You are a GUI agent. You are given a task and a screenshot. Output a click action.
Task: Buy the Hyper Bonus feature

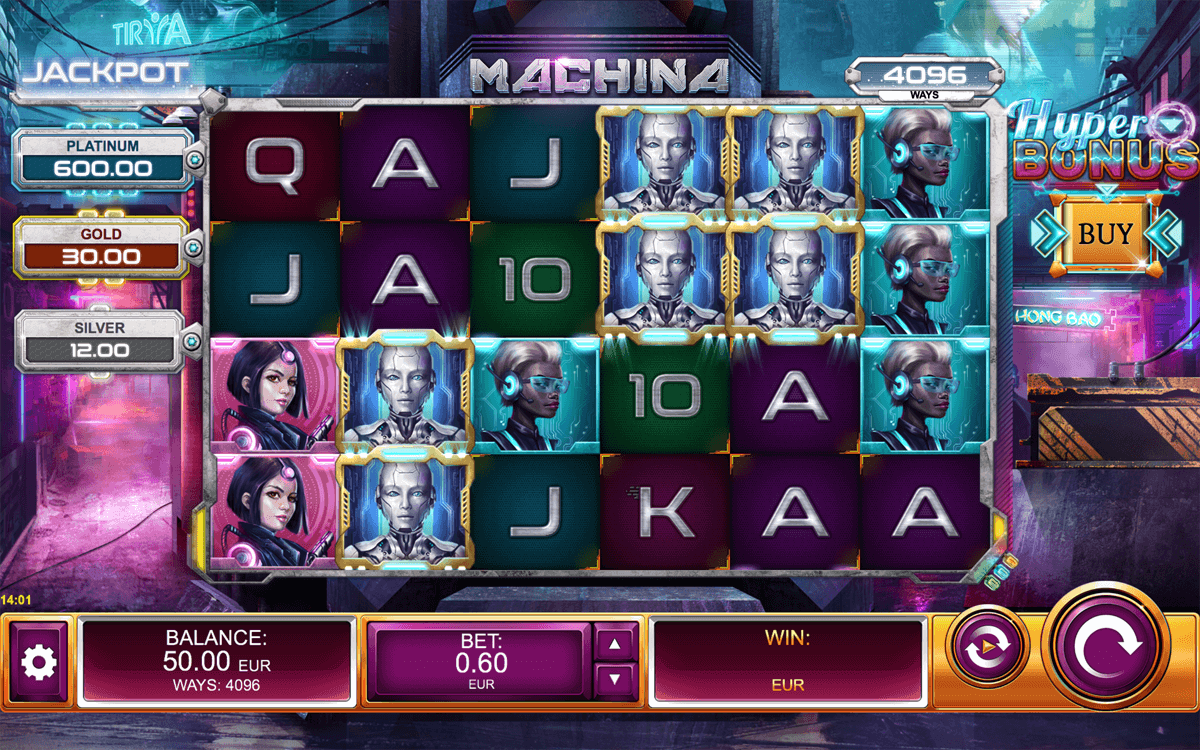click(1105, 234)
